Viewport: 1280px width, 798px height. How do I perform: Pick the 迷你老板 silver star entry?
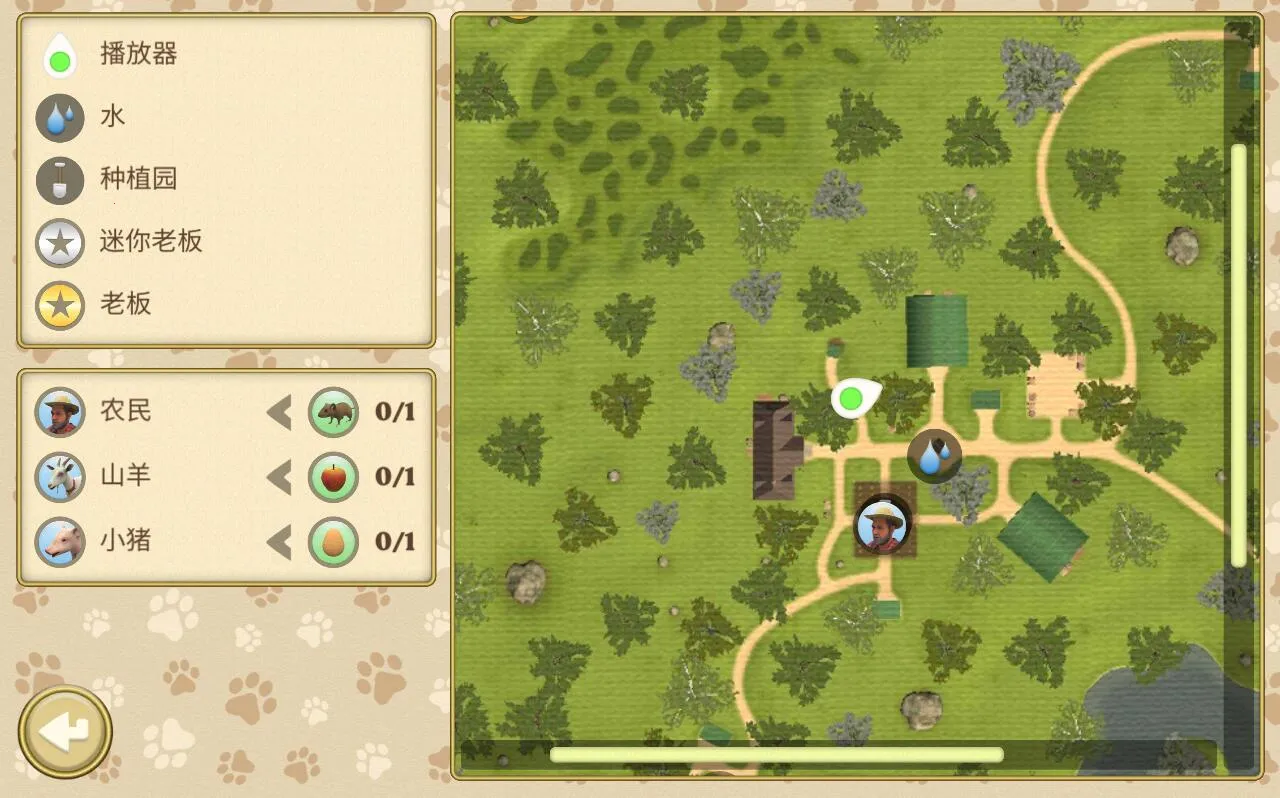coord(150,241)
